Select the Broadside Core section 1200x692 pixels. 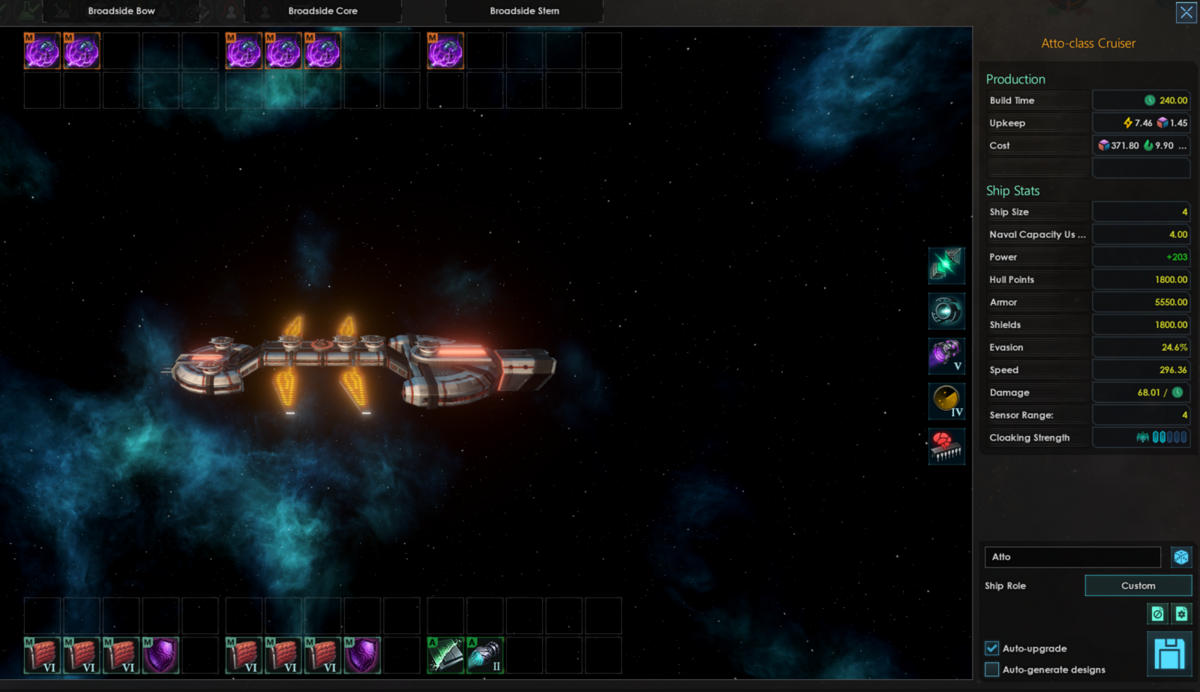(x=323, y=11)
